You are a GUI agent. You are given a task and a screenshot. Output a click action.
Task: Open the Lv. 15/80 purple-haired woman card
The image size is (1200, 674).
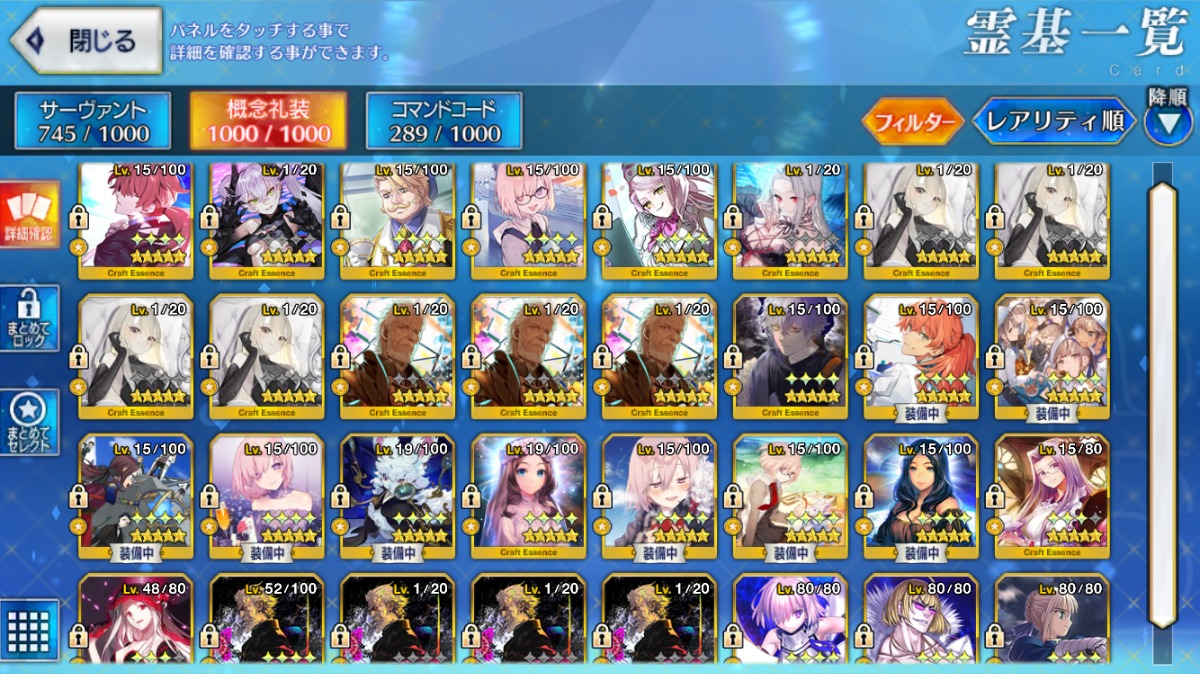pyautogui.click(x=1051, y=495)
